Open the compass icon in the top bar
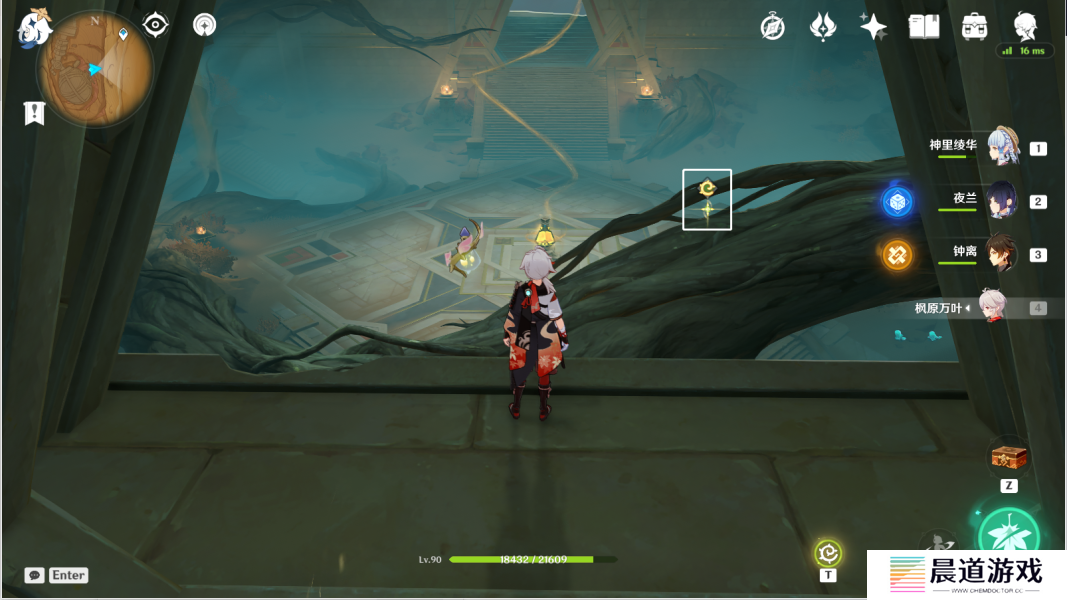Image resolution: width=1067 pixels, height=600 pixels. pyautogui.click(x=772, y=27)
